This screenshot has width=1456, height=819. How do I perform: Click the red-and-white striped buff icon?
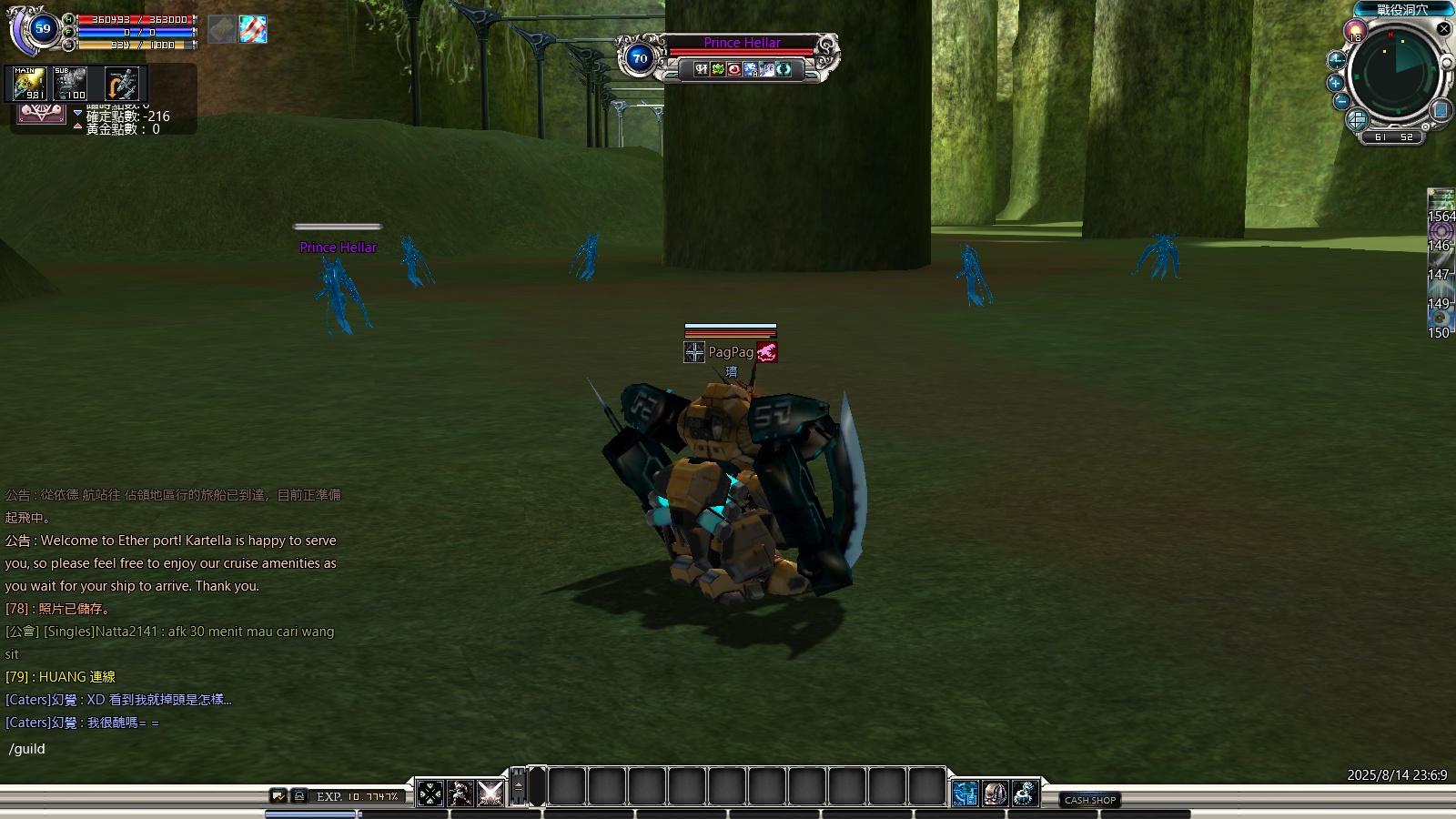point(253,30)
